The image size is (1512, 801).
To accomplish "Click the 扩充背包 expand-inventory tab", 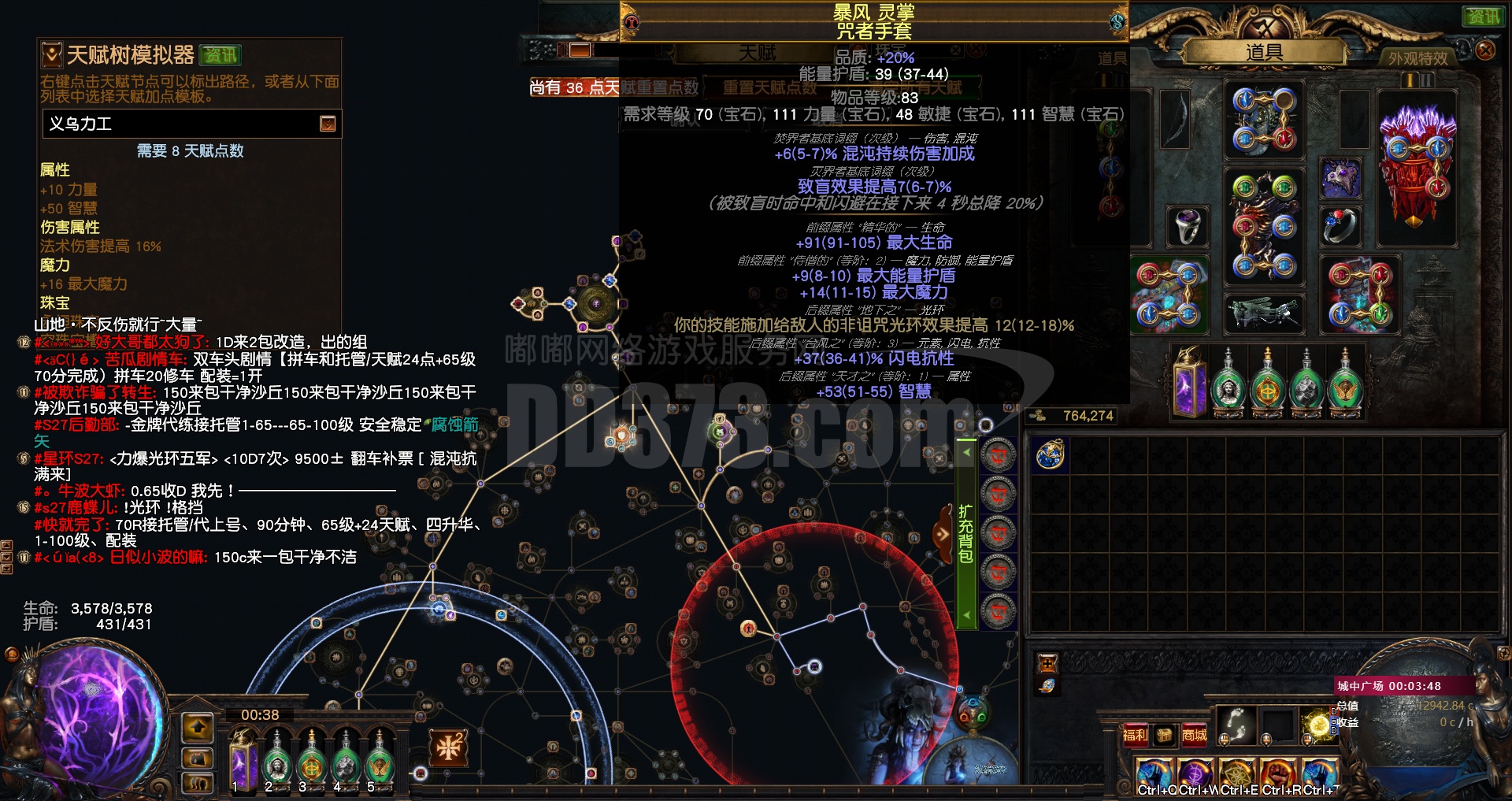I will [x=965, y=533].
